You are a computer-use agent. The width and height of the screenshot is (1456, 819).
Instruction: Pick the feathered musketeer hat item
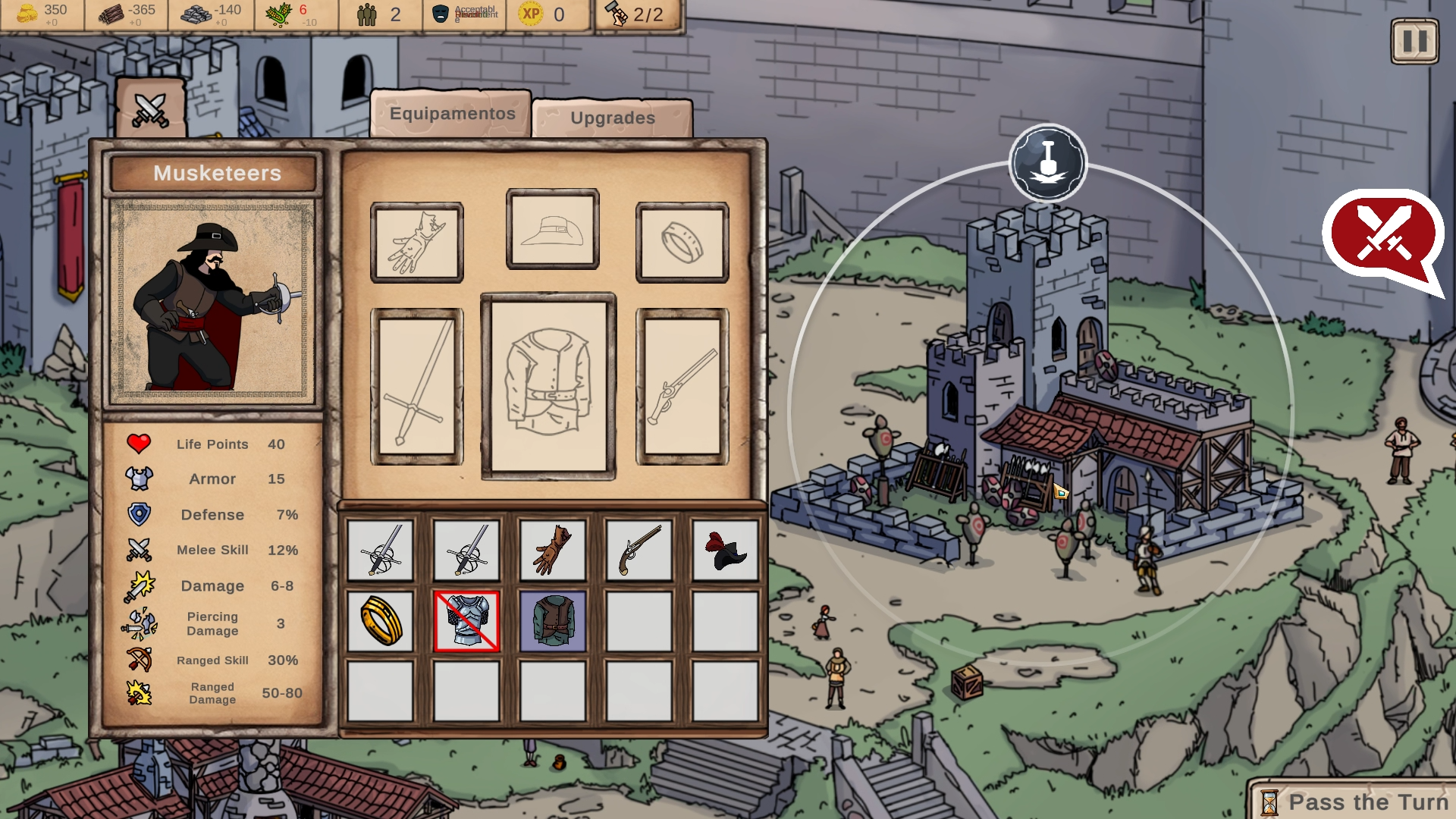[x=726, y=551]
